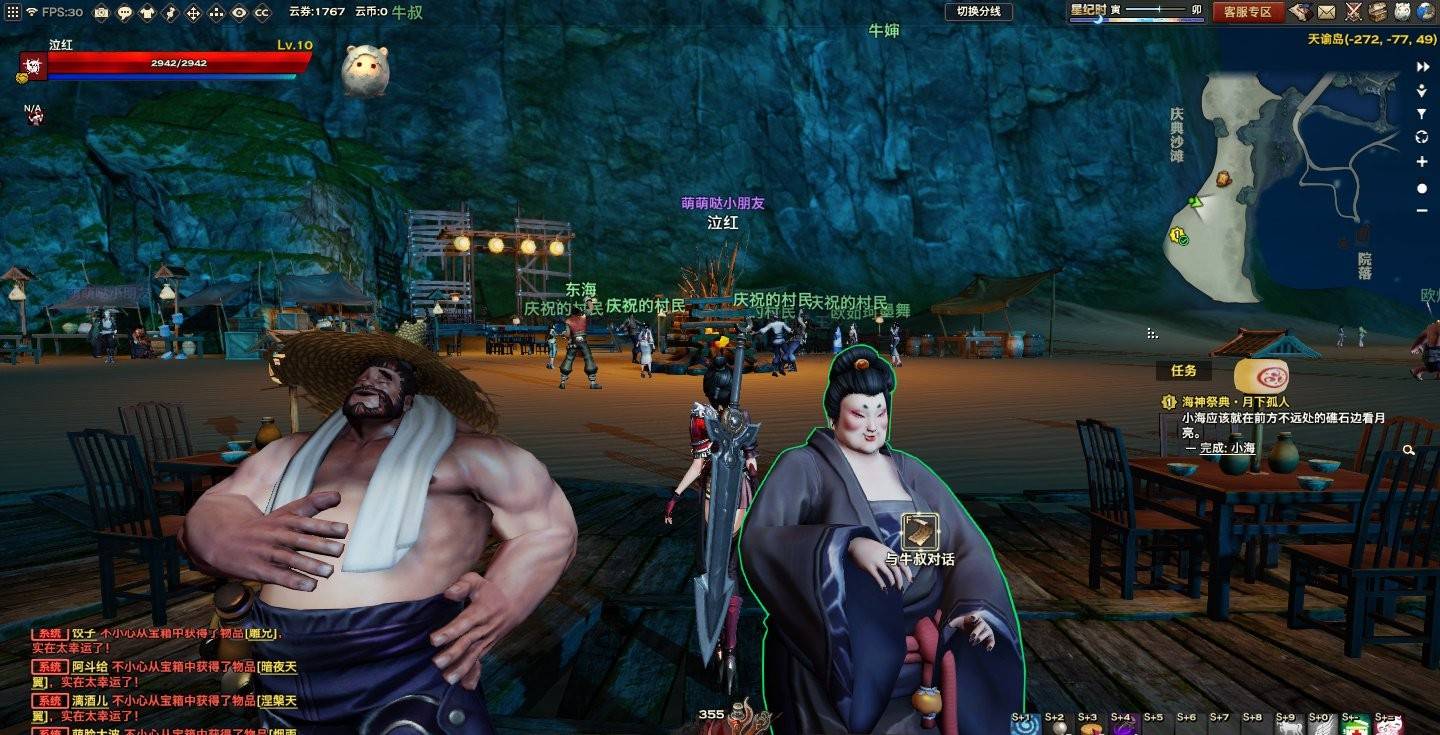Zoom out the minimap with the minus button
This screenshot has width=1440, height=735.
[x=1422, y=210]
